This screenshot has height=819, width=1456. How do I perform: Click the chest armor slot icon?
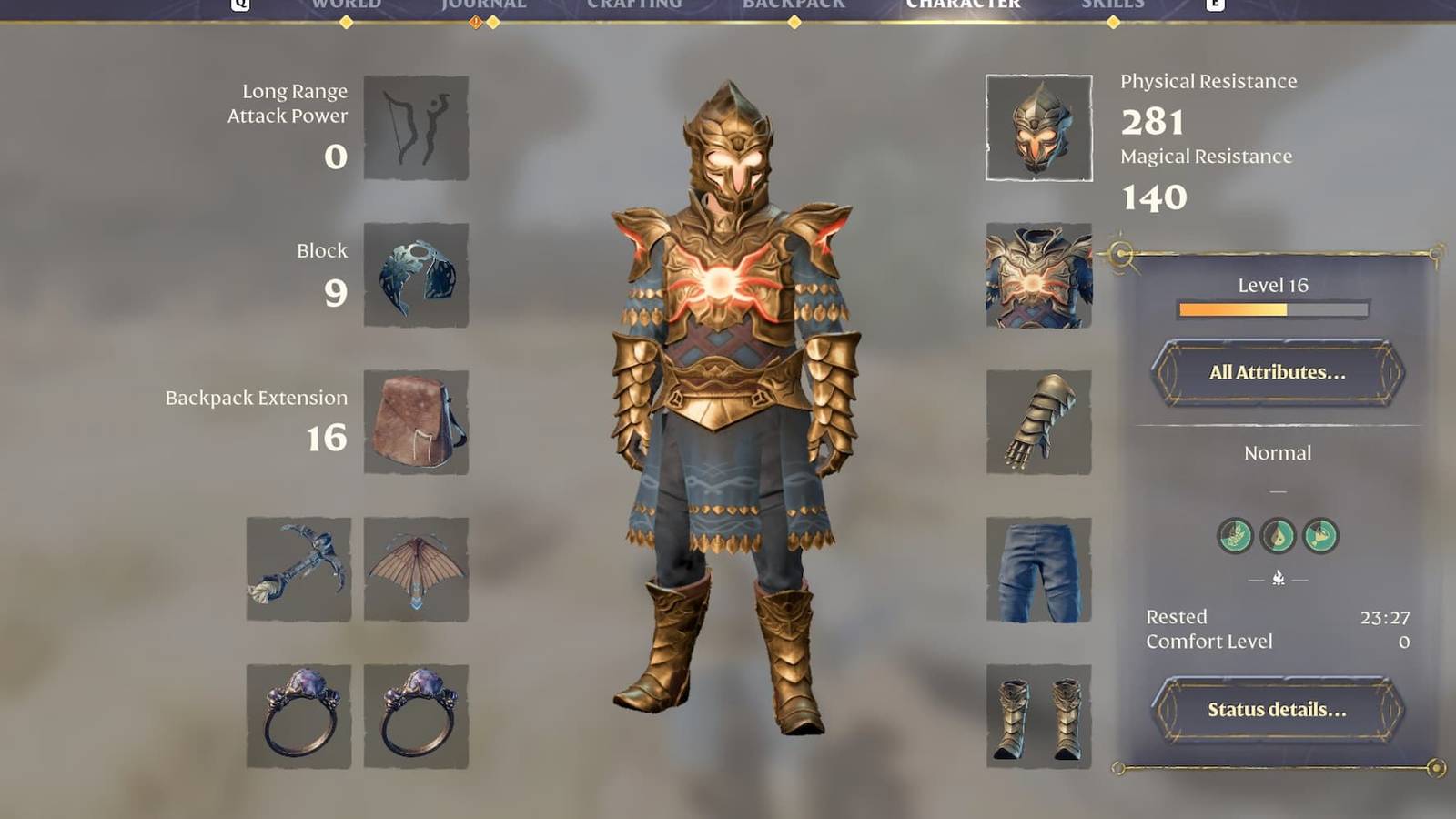click(x=1038, y=275)
